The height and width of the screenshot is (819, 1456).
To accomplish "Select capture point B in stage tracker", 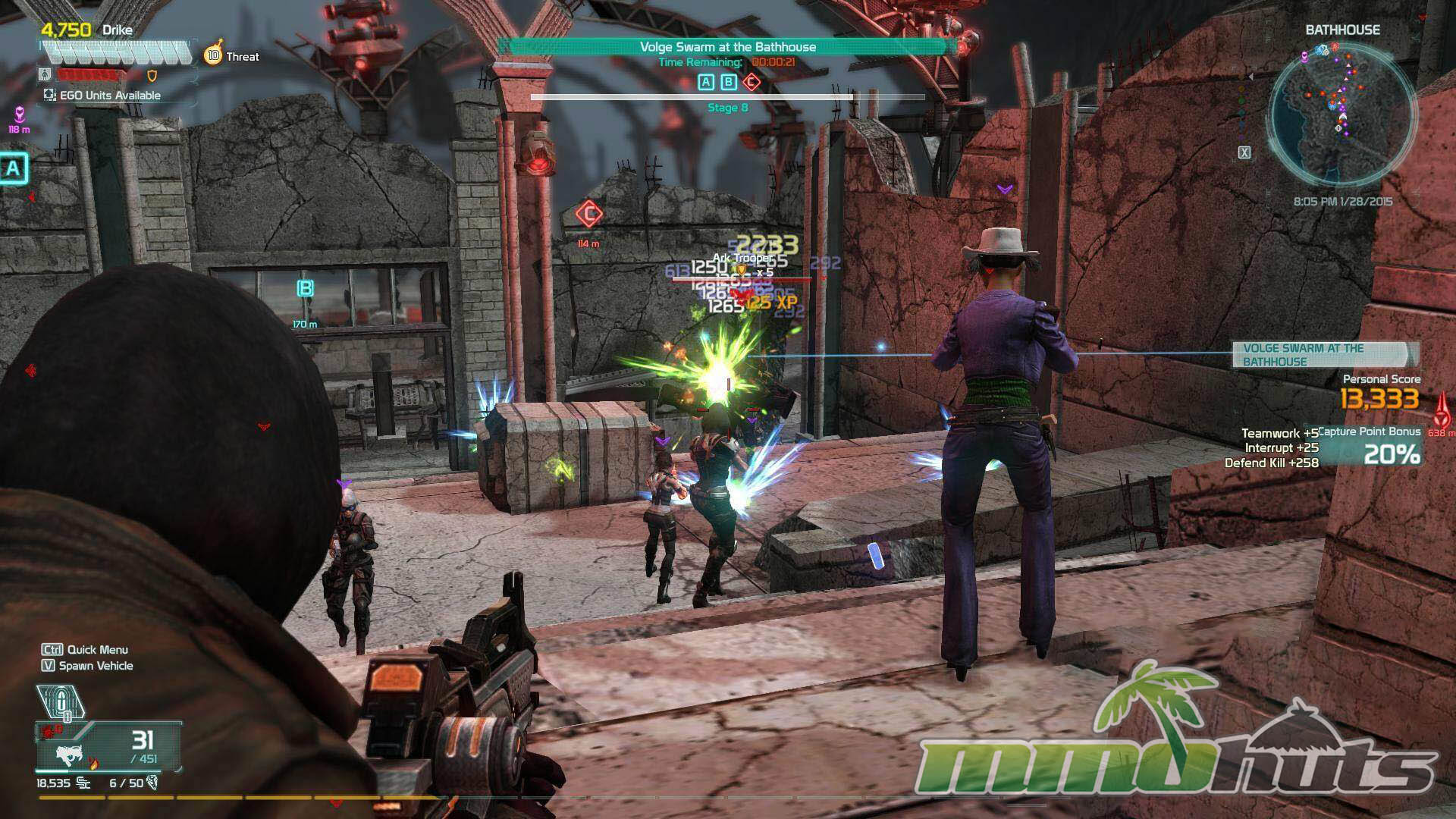I will [729, 83].
